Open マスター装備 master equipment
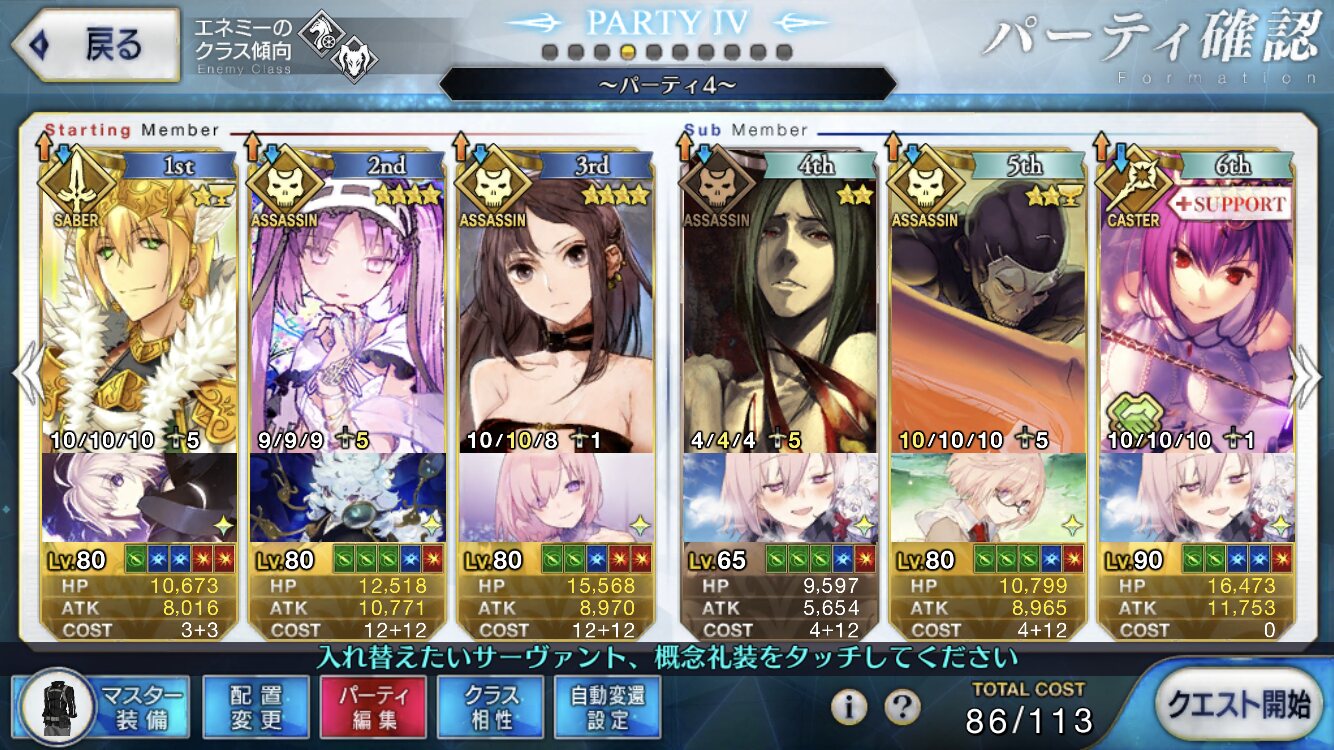 pos(105,706)
